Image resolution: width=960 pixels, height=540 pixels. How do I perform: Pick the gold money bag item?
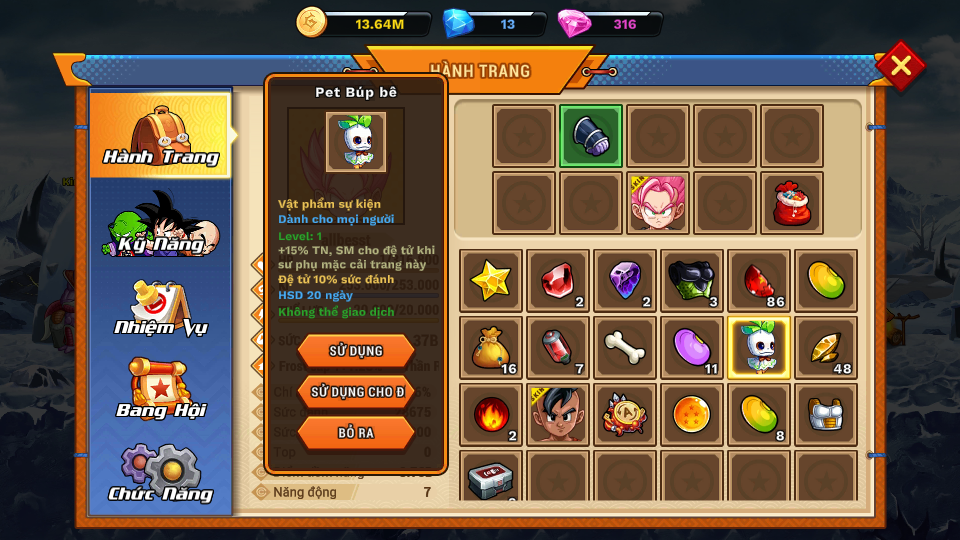pyautogui.click(x=491, y=348)
